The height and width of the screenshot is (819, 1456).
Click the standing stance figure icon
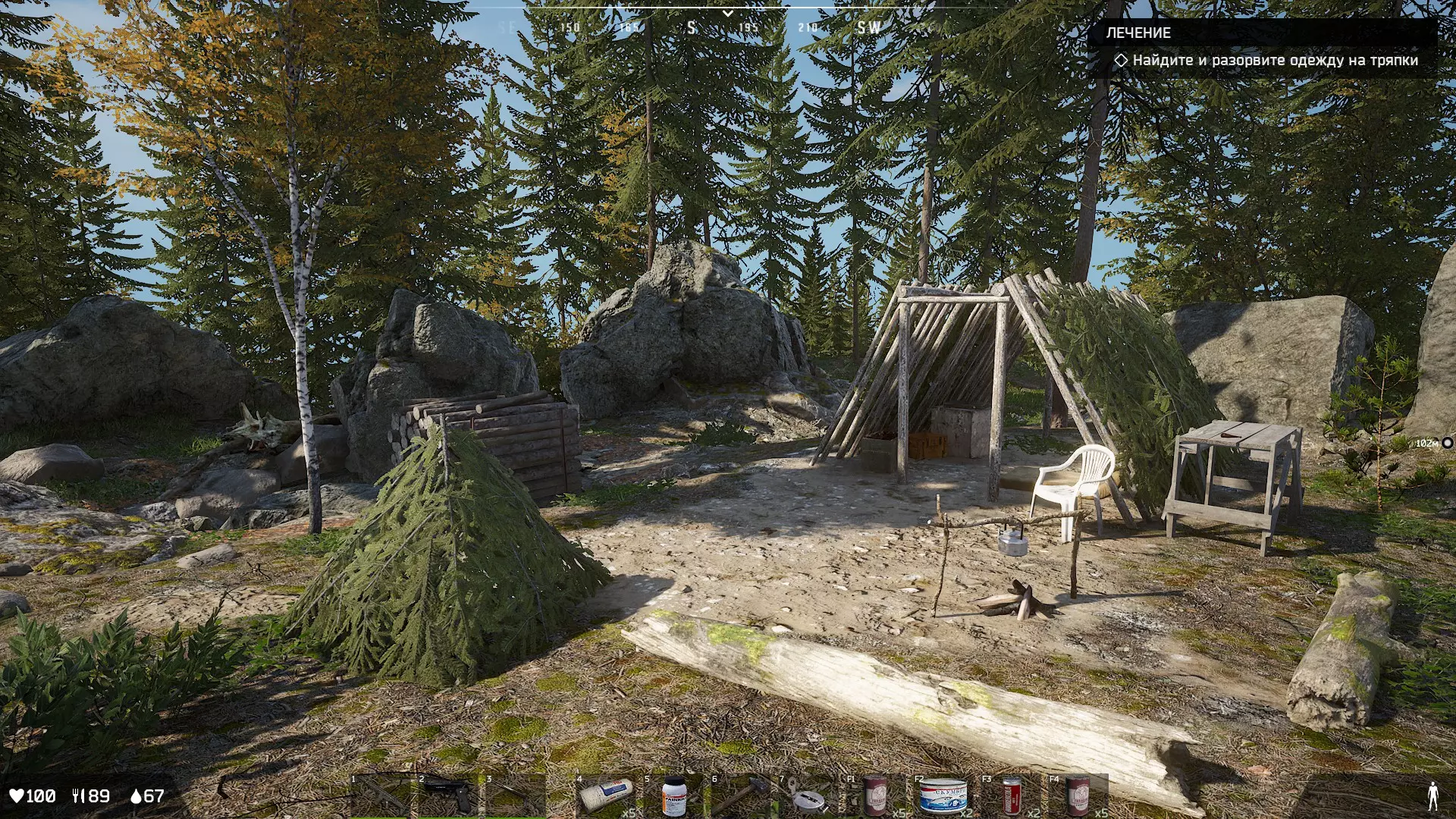tap(1432, 796)
